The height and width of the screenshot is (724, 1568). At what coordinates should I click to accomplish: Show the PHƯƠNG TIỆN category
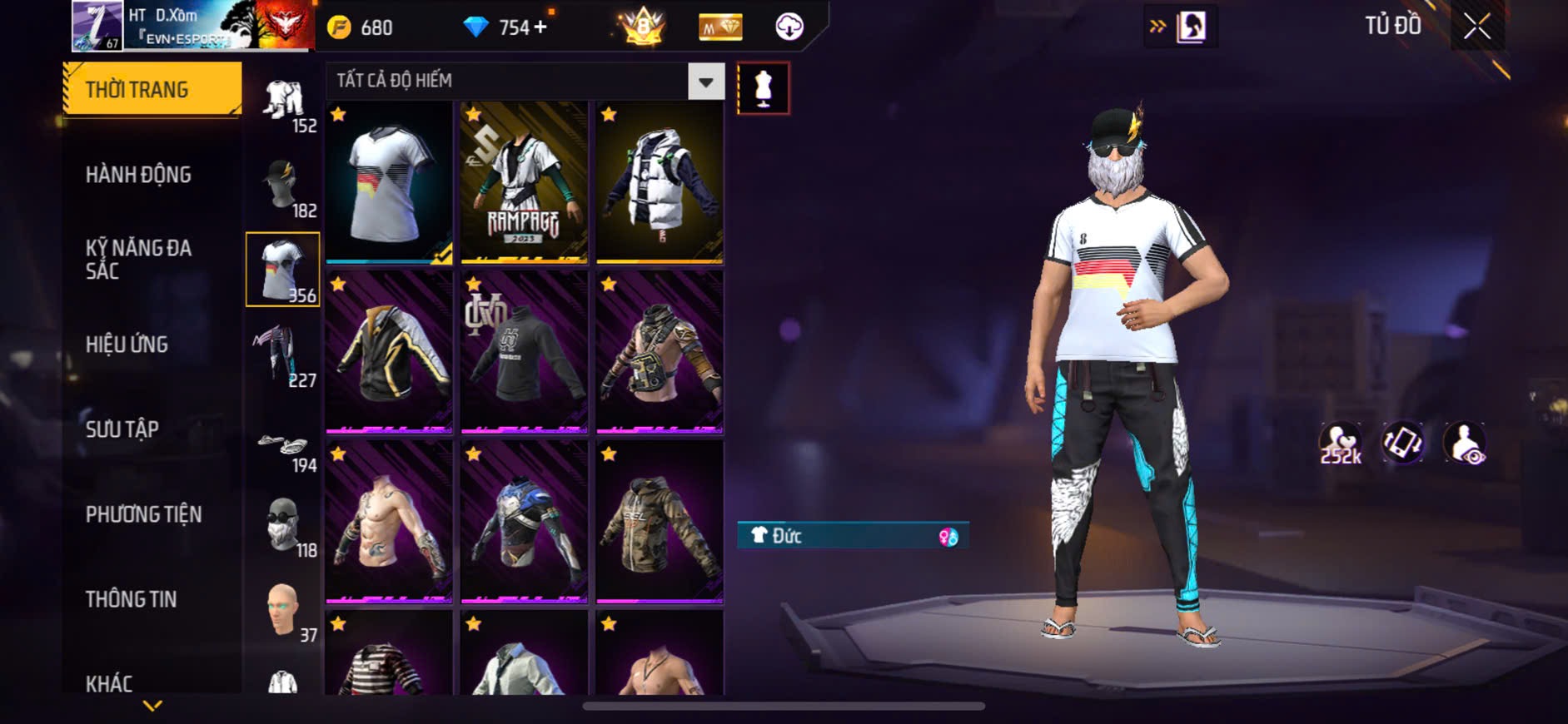click(x=143, y=514)
